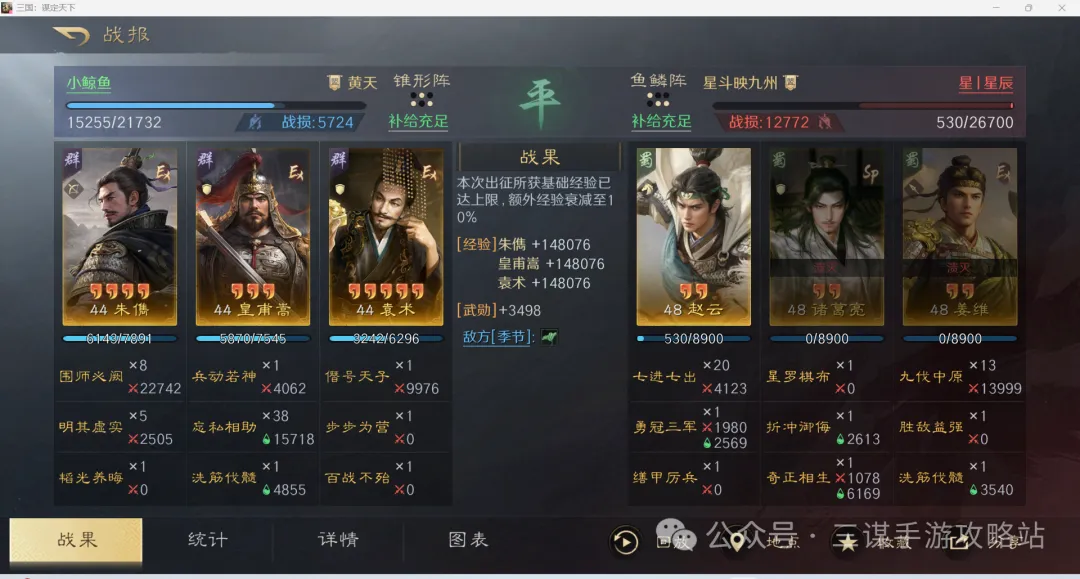Image resolution: width=1080 pixels, height=579 pixels.
Task: Select the 袁术 general card
Action: [386, 237]
